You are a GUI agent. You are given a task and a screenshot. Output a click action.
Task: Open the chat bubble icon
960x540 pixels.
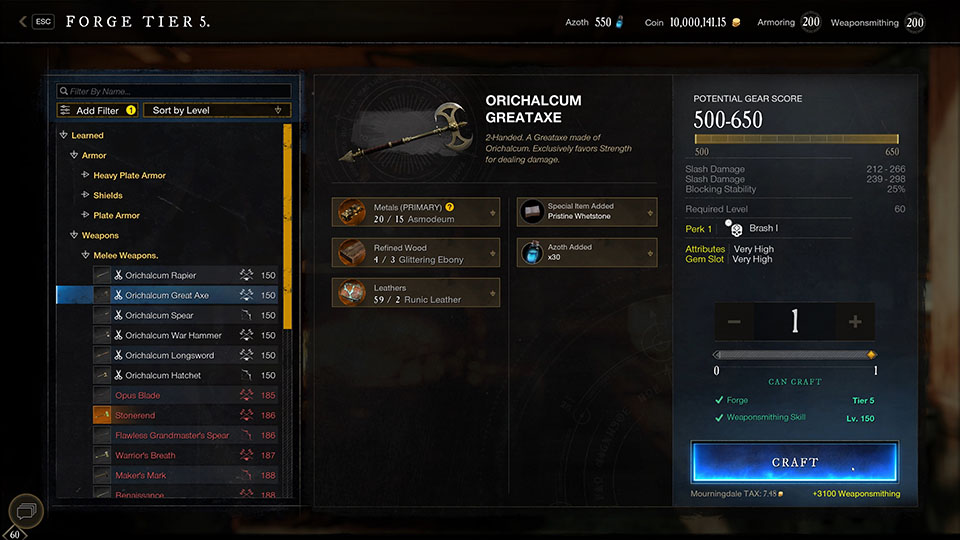(26, 512)
